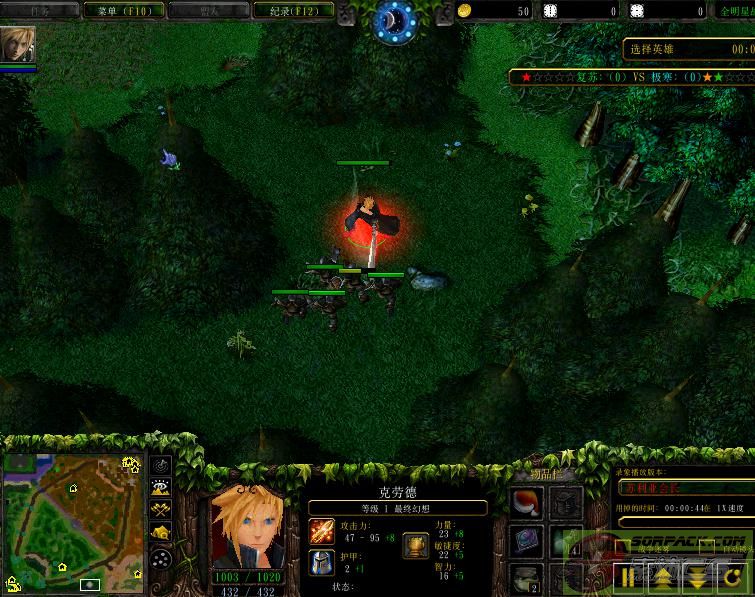Click the greyed-out 任务 quests button
This screenshot has height=597, width=755.
tap(40, 11)
